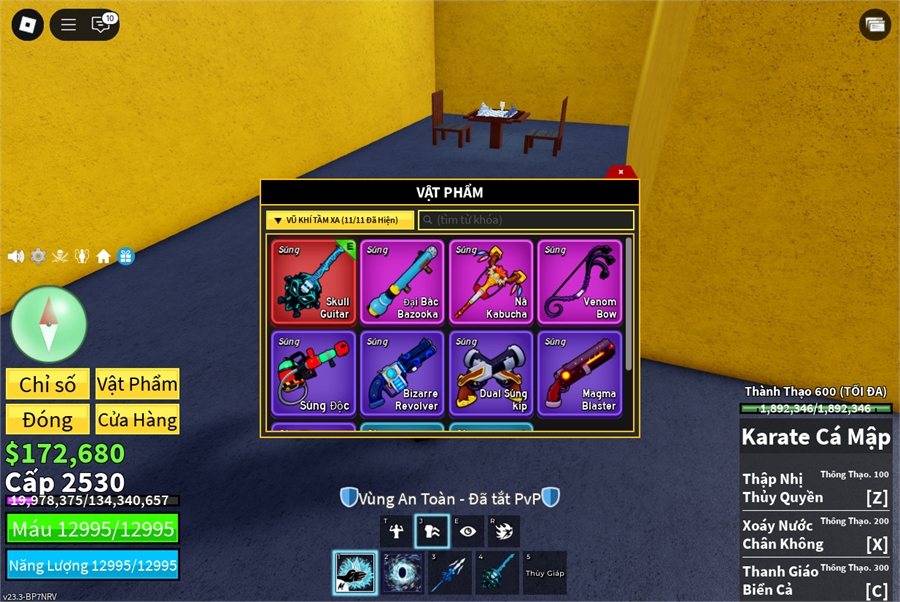Pick the Dual Súng Kíp item
This screenshot has width=900, height=602.
pos(490,373)
